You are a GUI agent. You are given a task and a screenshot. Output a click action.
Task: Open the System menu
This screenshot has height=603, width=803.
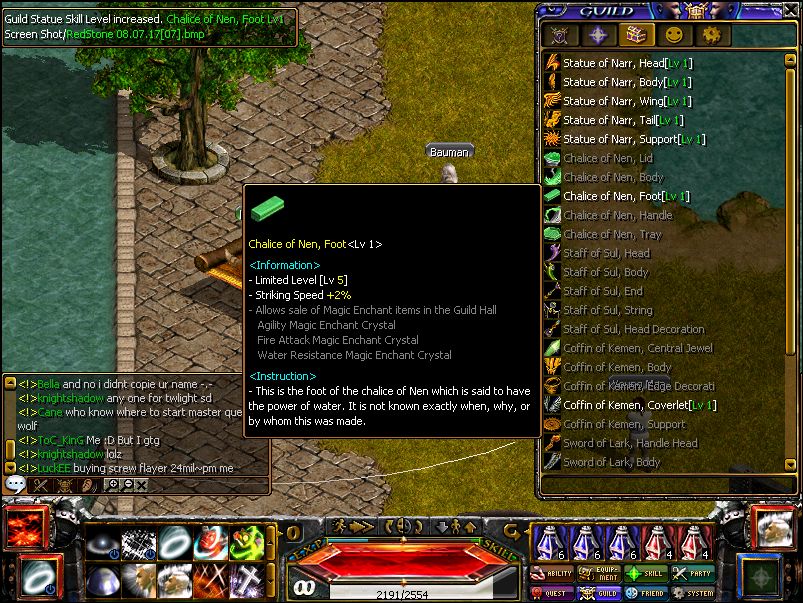click(x=694, y=593)
